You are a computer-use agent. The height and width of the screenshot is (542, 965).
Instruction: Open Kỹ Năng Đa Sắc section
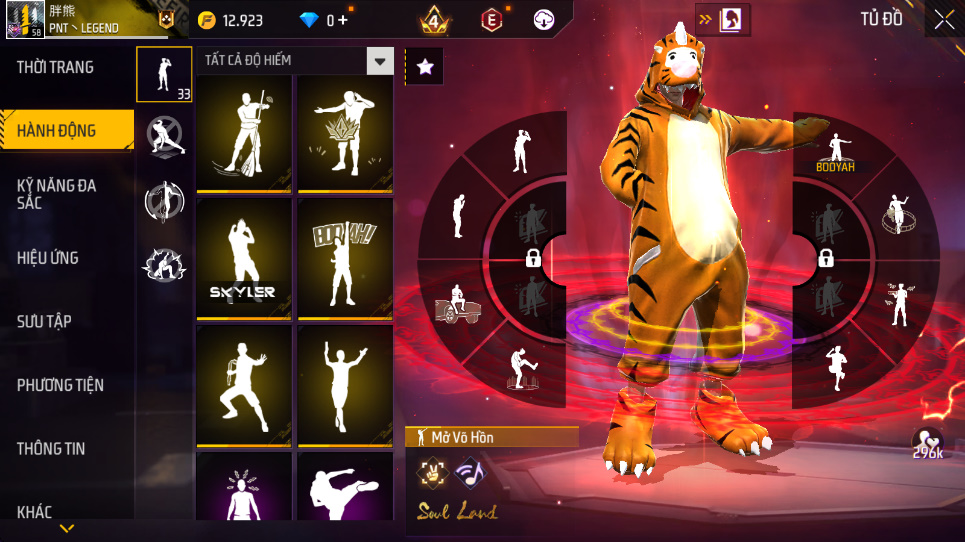point(57,194)
